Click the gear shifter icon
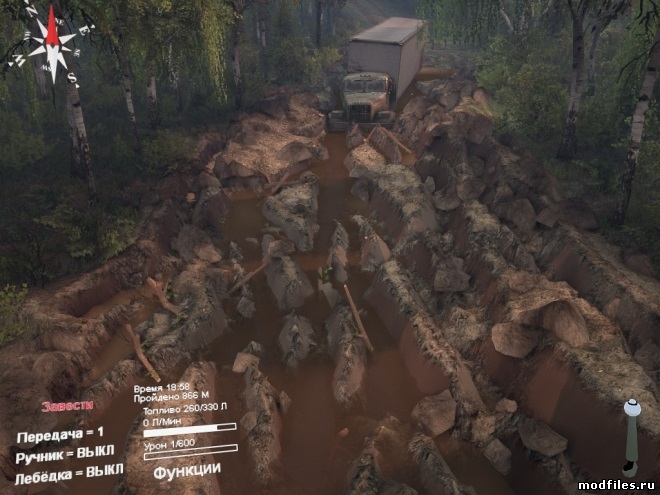This screenshot has height=495, width=660. (x=631, y=438)
